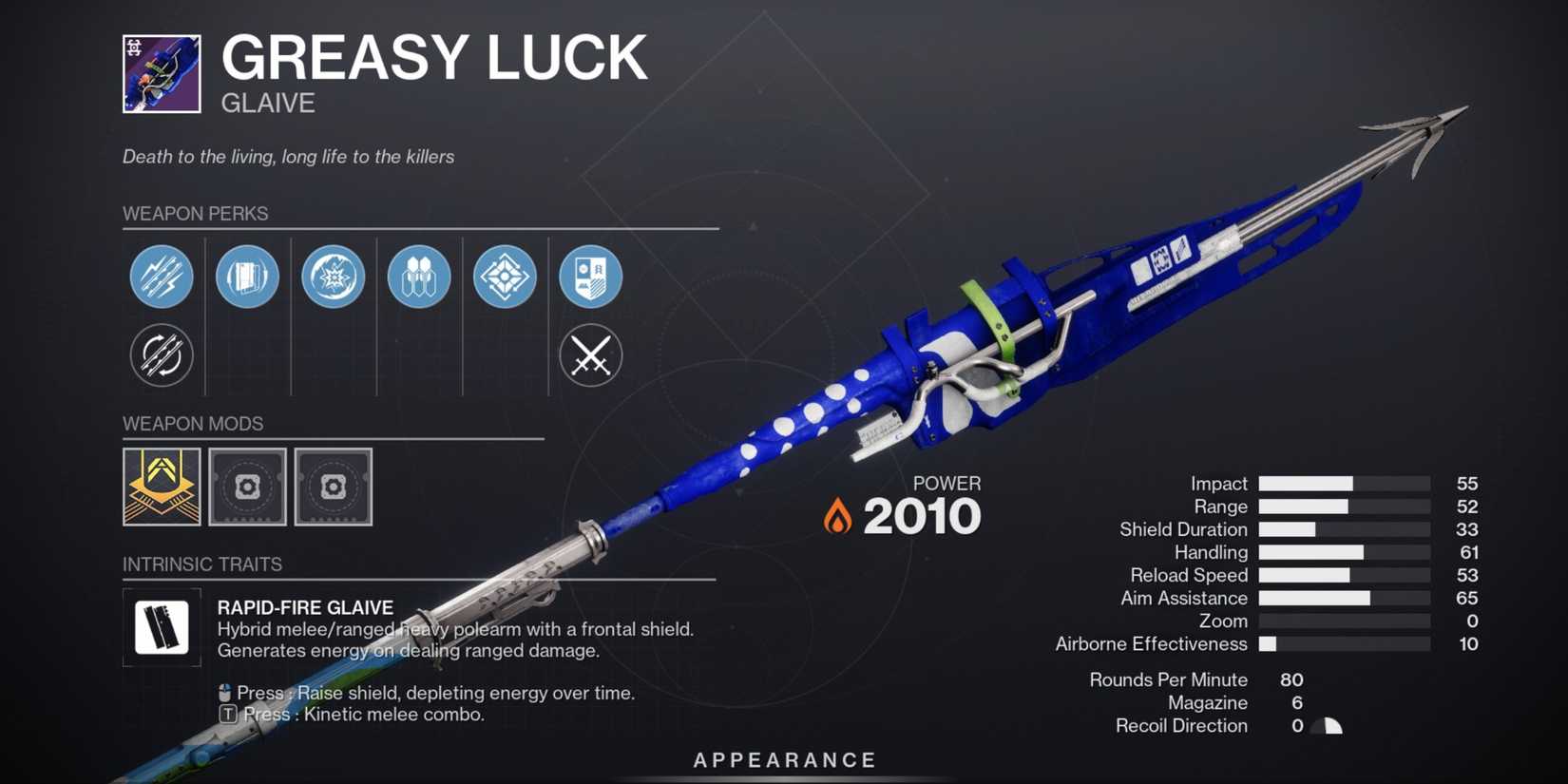The image size is (1568, 784).
Task: Select the first haft perk icon under Weapon Perks
Action: pyautogui.click(x=162, y=277)
